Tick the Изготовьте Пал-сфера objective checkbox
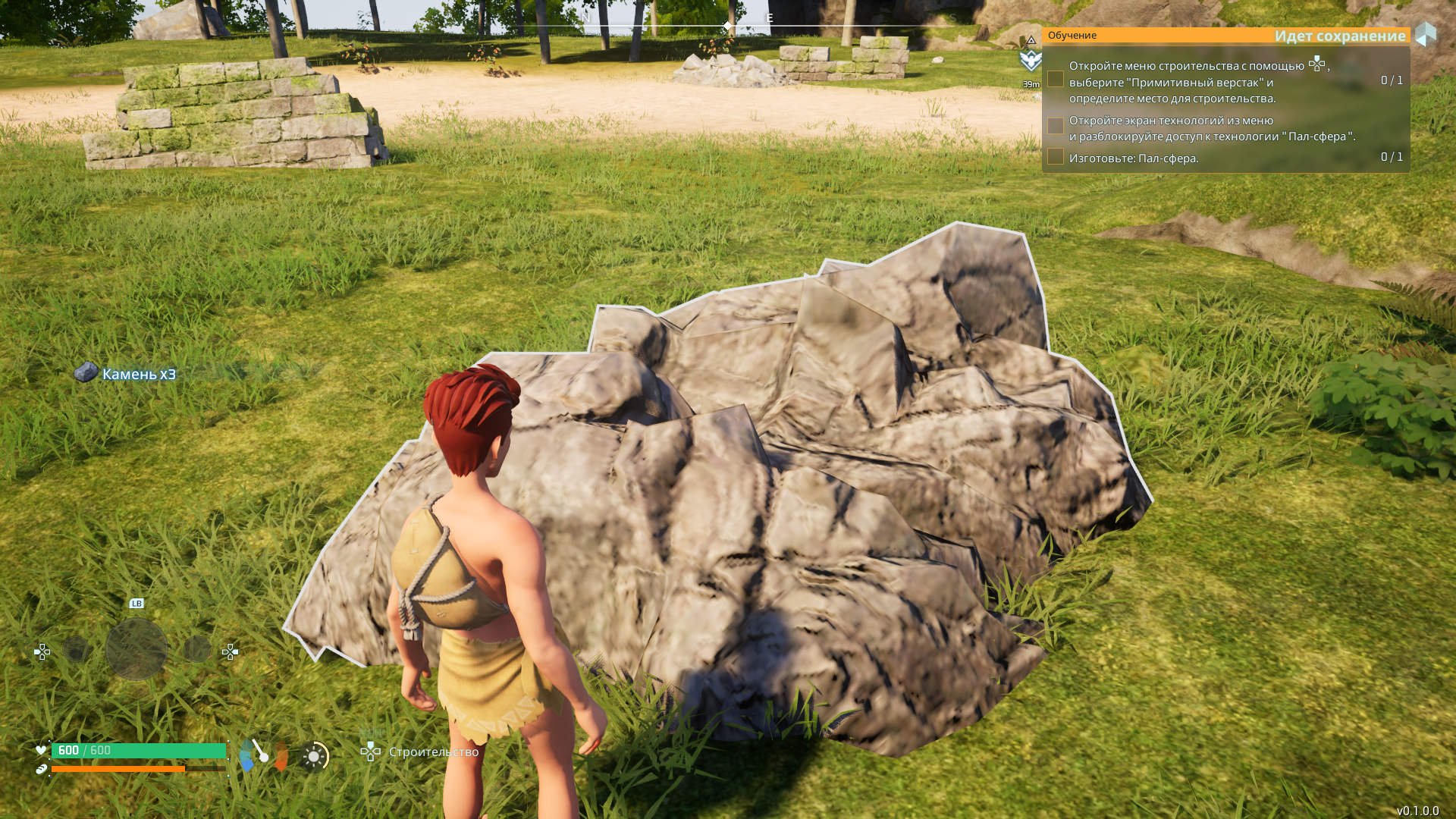 click(1055, 157)
